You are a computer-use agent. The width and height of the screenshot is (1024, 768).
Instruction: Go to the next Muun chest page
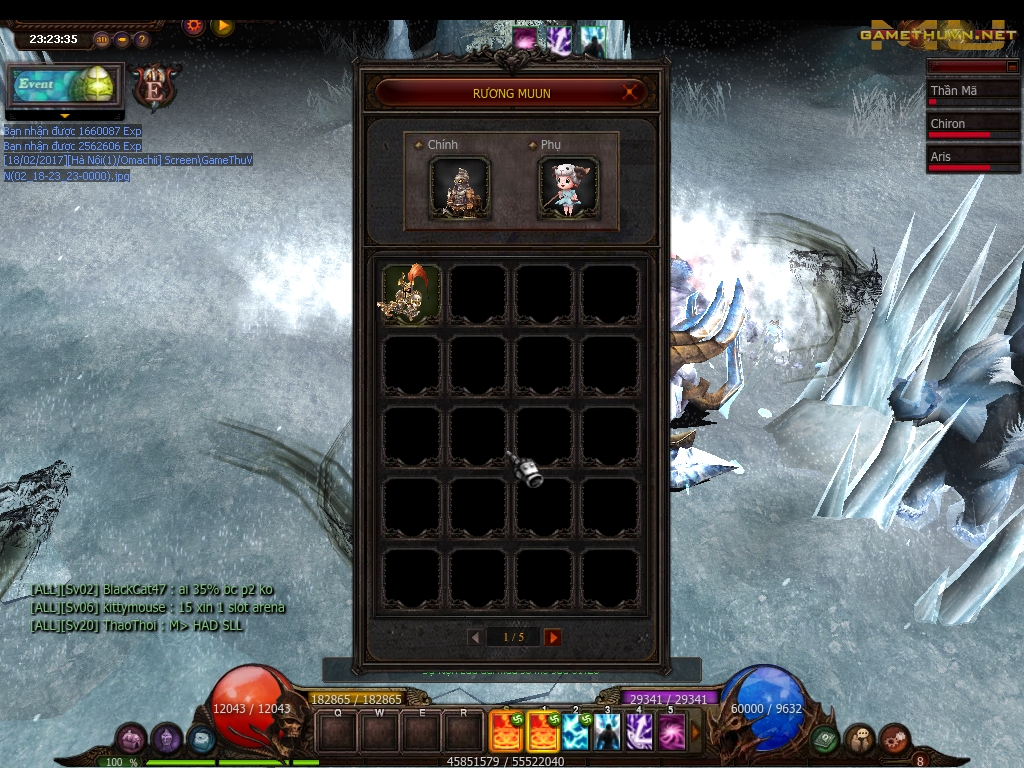pyautogui.click(x=552, y=637)
